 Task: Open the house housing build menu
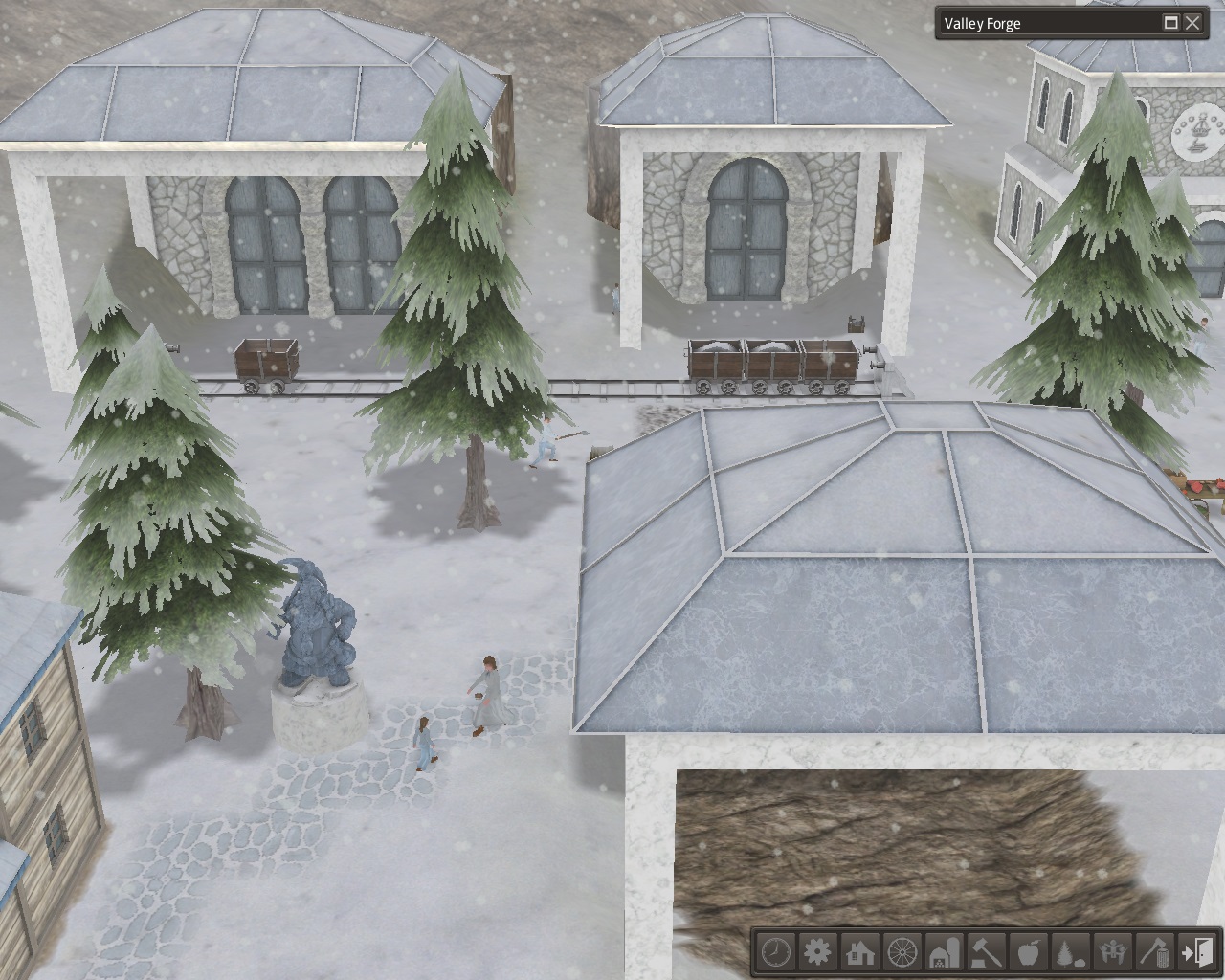click(860, 952)
